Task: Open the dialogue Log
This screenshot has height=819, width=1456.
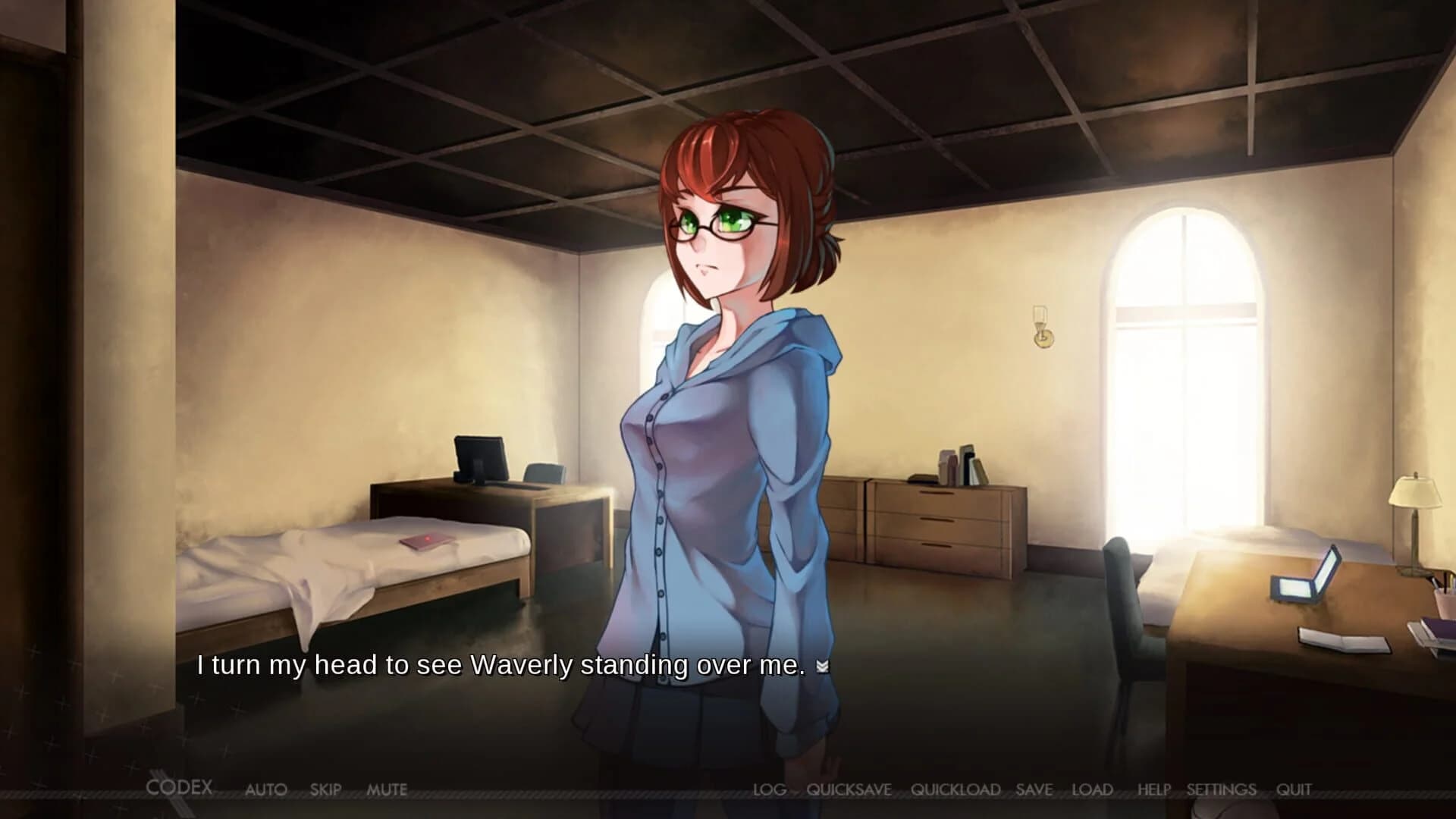Action: click(x=771, y=789)
